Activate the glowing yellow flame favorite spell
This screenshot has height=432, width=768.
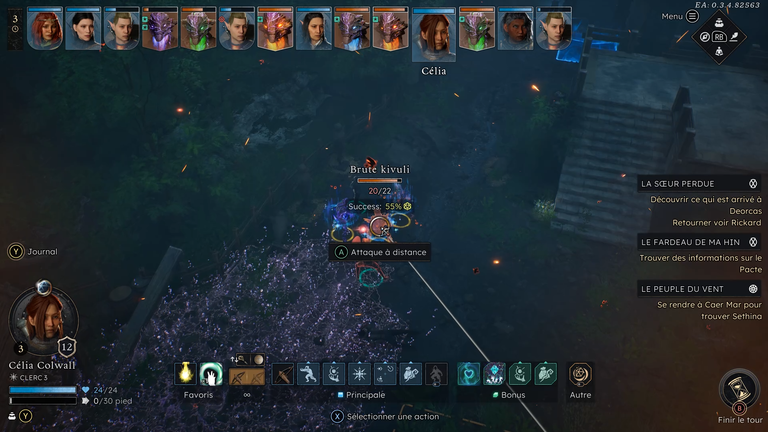pyautogui.click(x=185, y=374)
